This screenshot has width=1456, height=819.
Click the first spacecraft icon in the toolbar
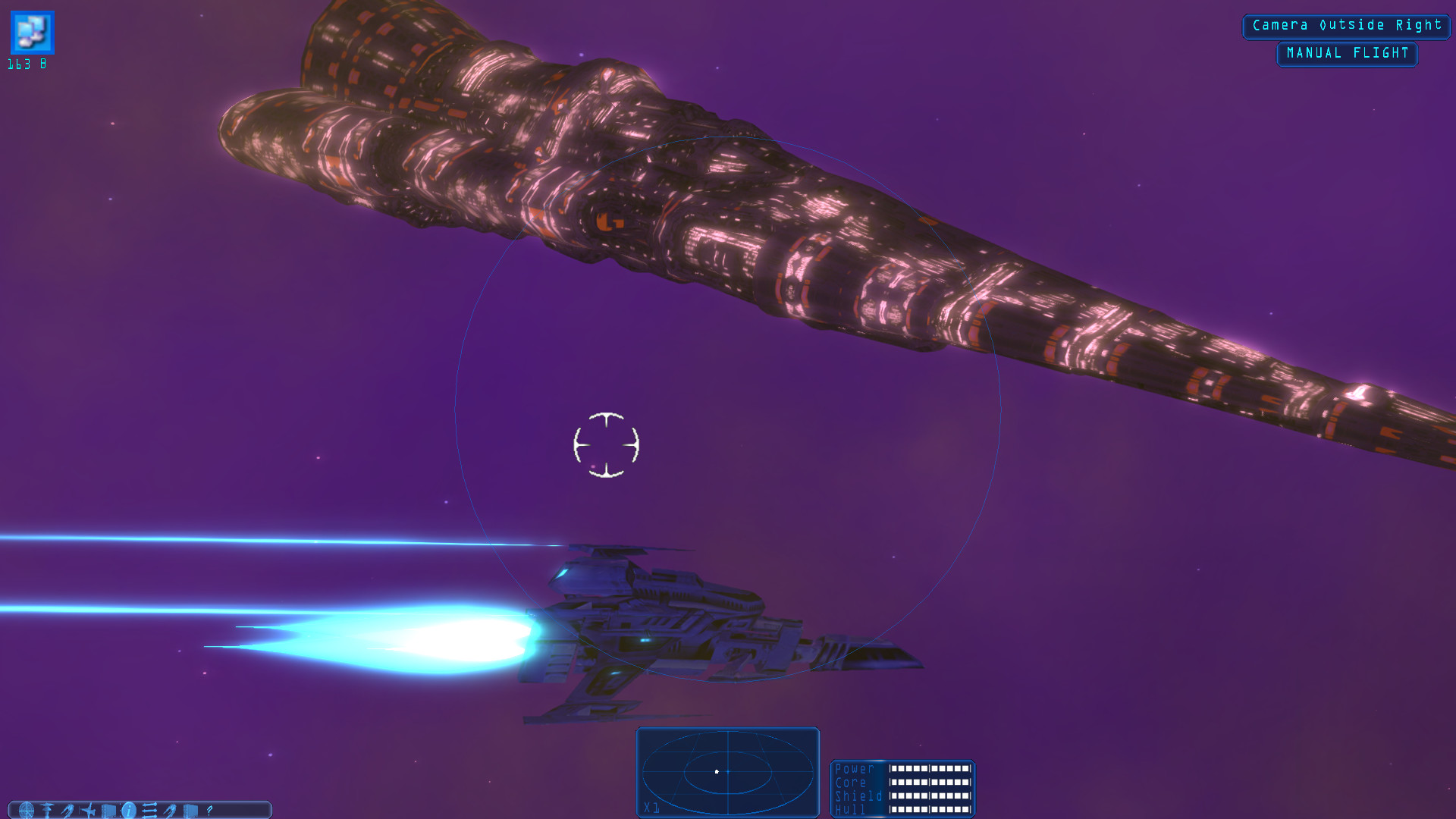point(69,810)
